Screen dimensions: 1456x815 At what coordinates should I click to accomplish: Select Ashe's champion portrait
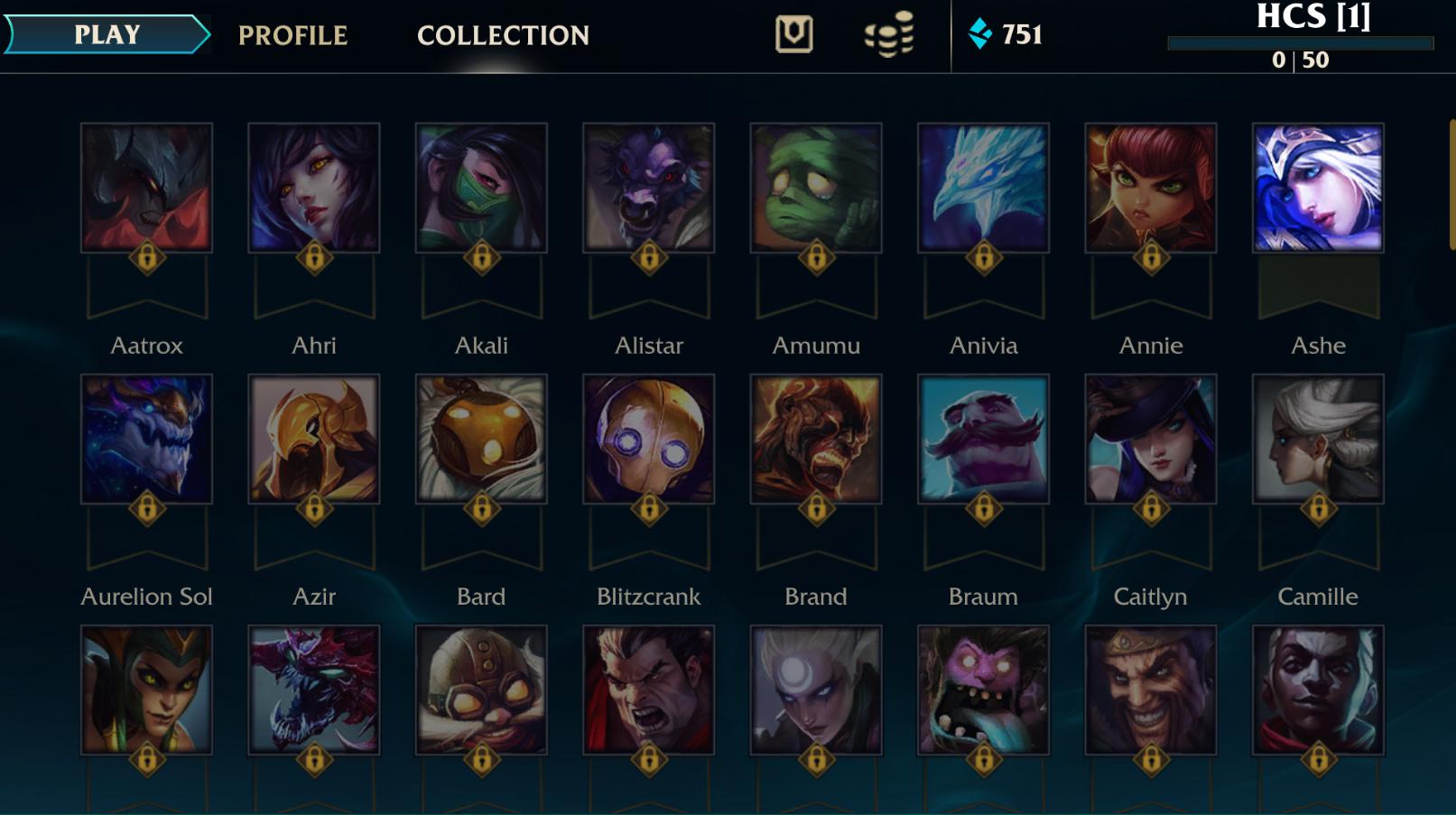point(1317,186)
